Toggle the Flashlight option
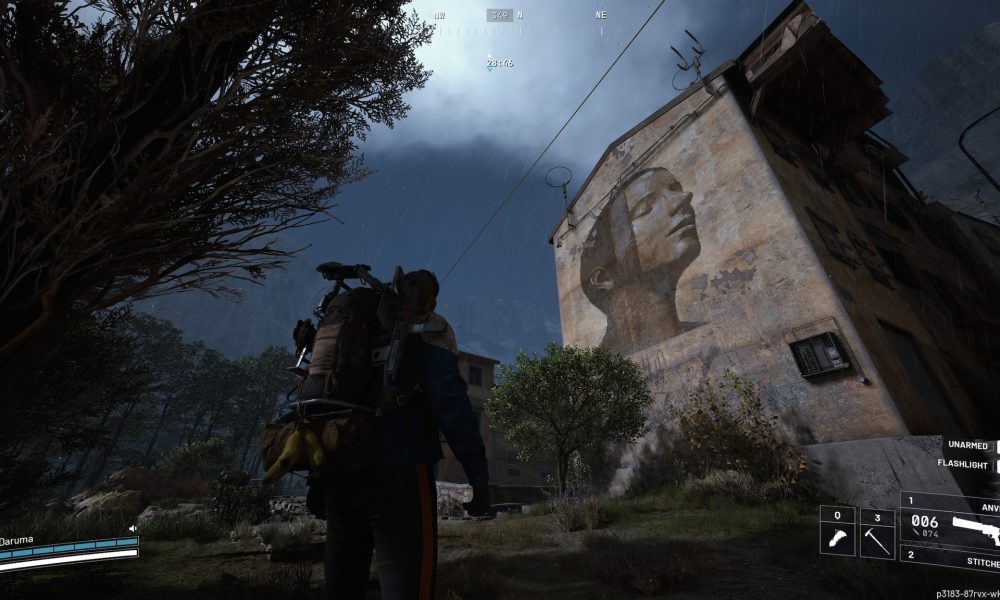 tap(967, 464)
